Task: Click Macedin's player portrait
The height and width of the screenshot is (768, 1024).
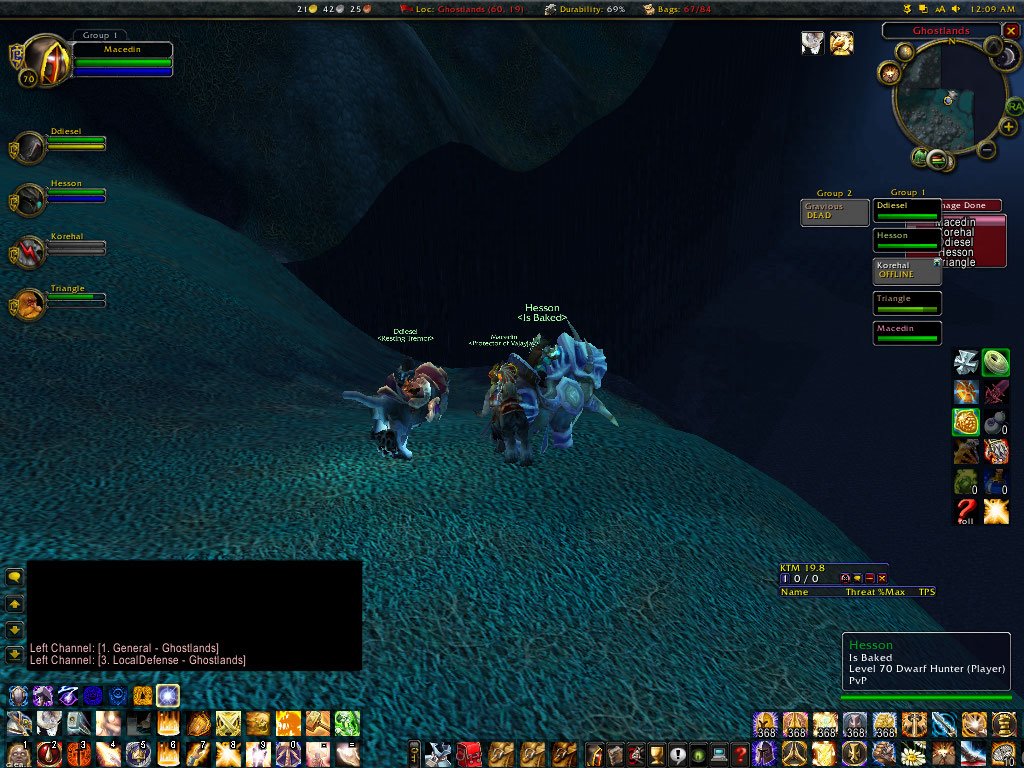Action: [x=44, y=62]
